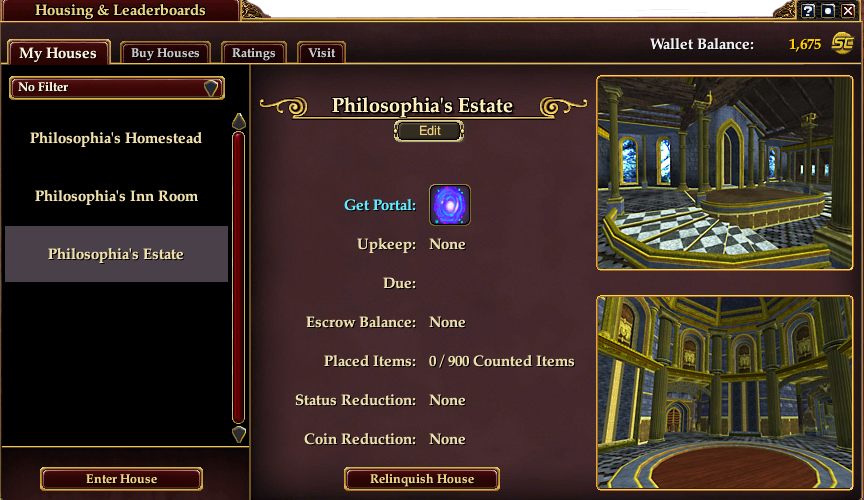Image resolution: width=864 pixels, height=500 pixels.
Task: View the lower round hall screenshot
Action: pos(725,392)
